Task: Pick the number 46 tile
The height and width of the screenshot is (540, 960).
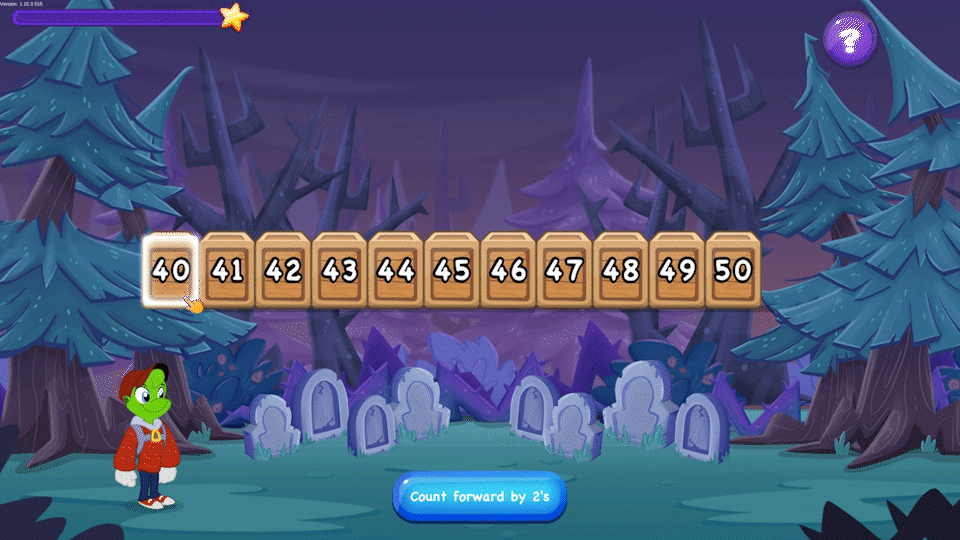Action: coord(508,270)
